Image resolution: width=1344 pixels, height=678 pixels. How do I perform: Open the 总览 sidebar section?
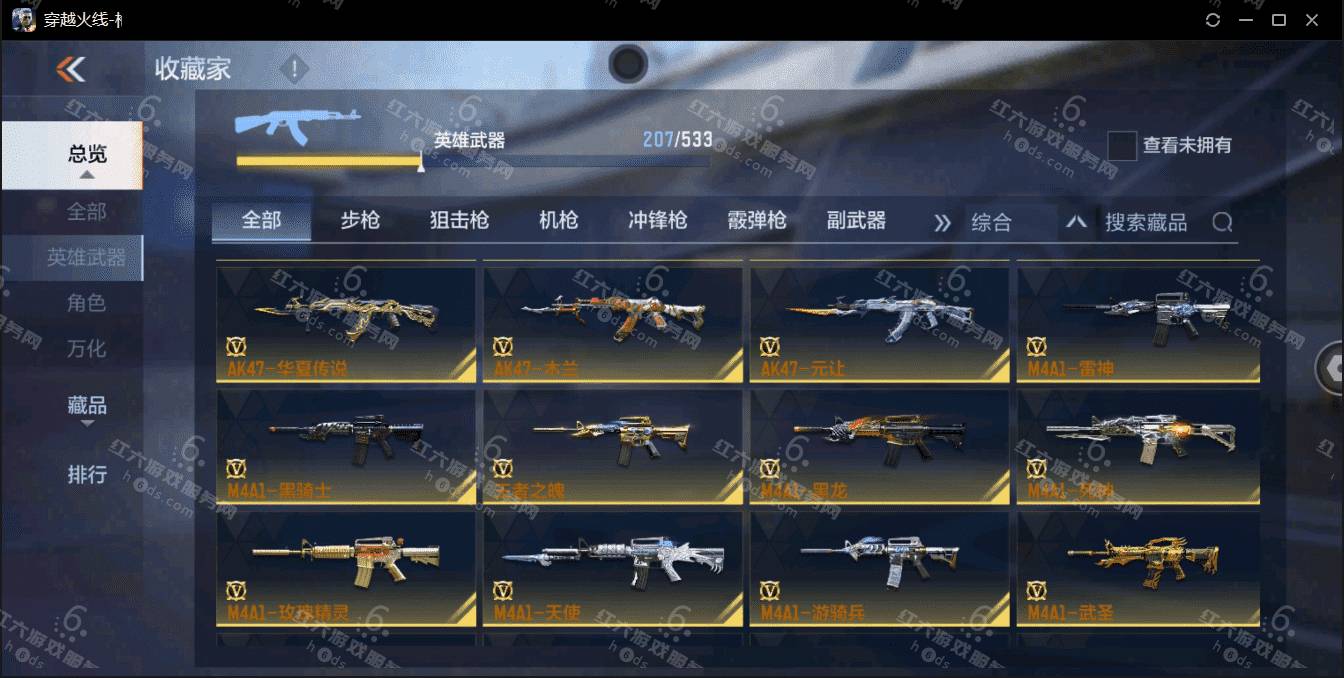(87, 155)
